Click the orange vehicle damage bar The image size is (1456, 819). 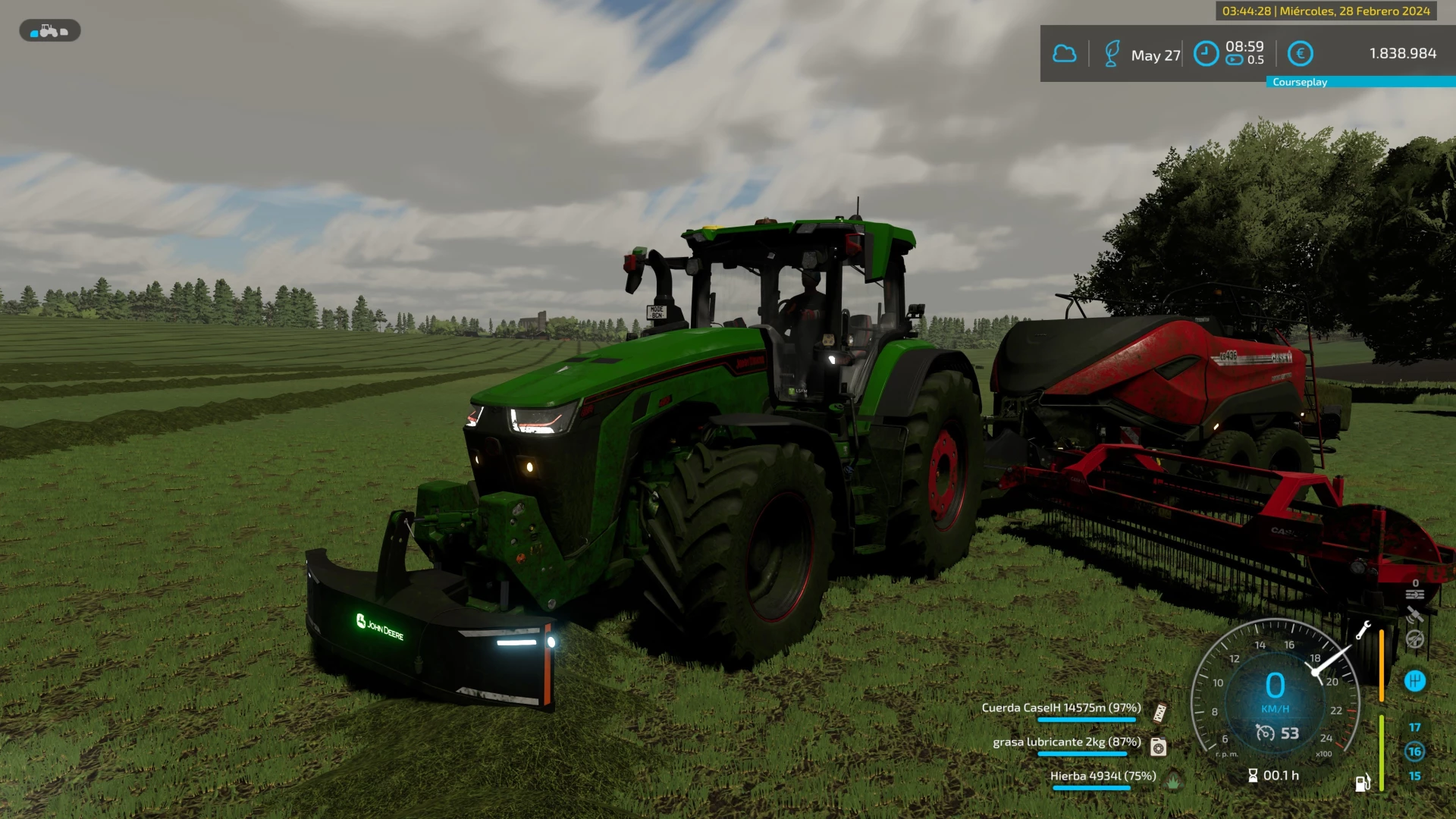coord(1382,666)
